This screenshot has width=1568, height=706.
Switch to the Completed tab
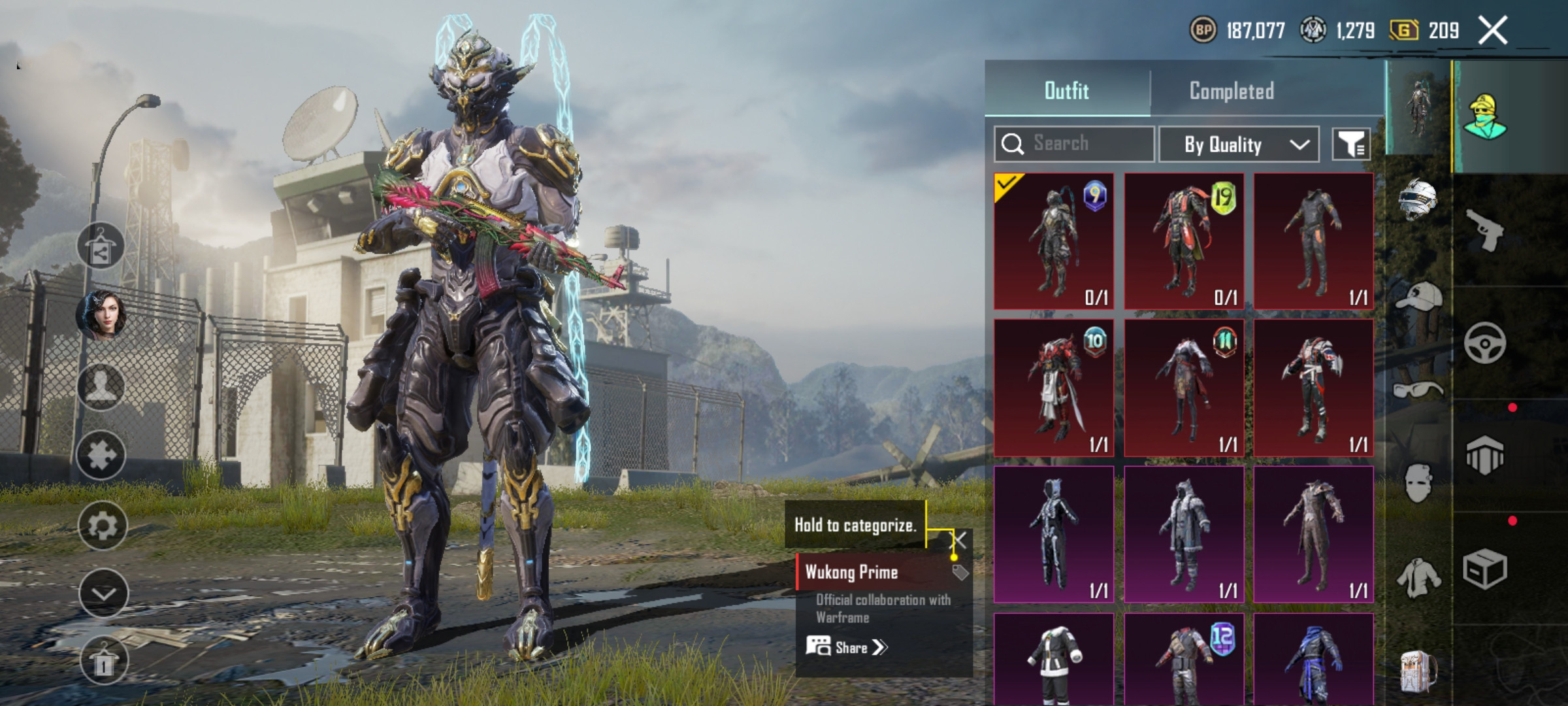pyautogui.click(x=1232, y=91)
